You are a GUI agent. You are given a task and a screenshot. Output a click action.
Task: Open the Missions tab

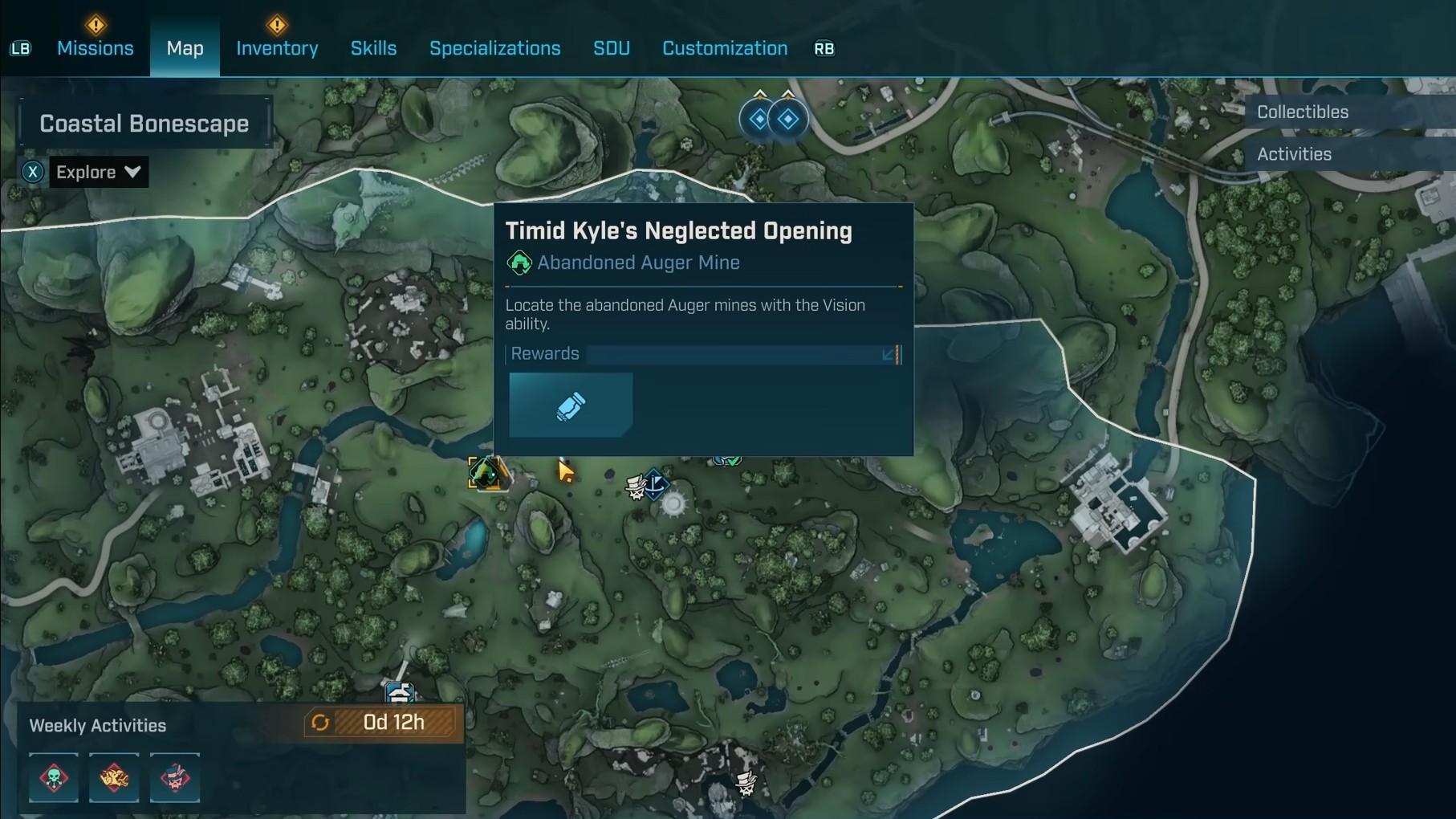pyautogui.click(x=95, y=48)
